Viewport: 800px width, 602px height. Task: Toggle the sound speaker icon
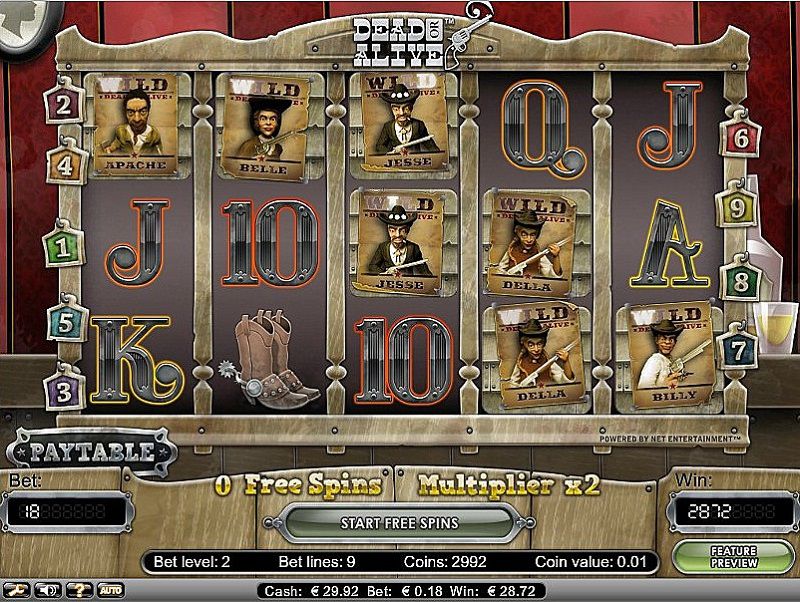click(47, 590)
